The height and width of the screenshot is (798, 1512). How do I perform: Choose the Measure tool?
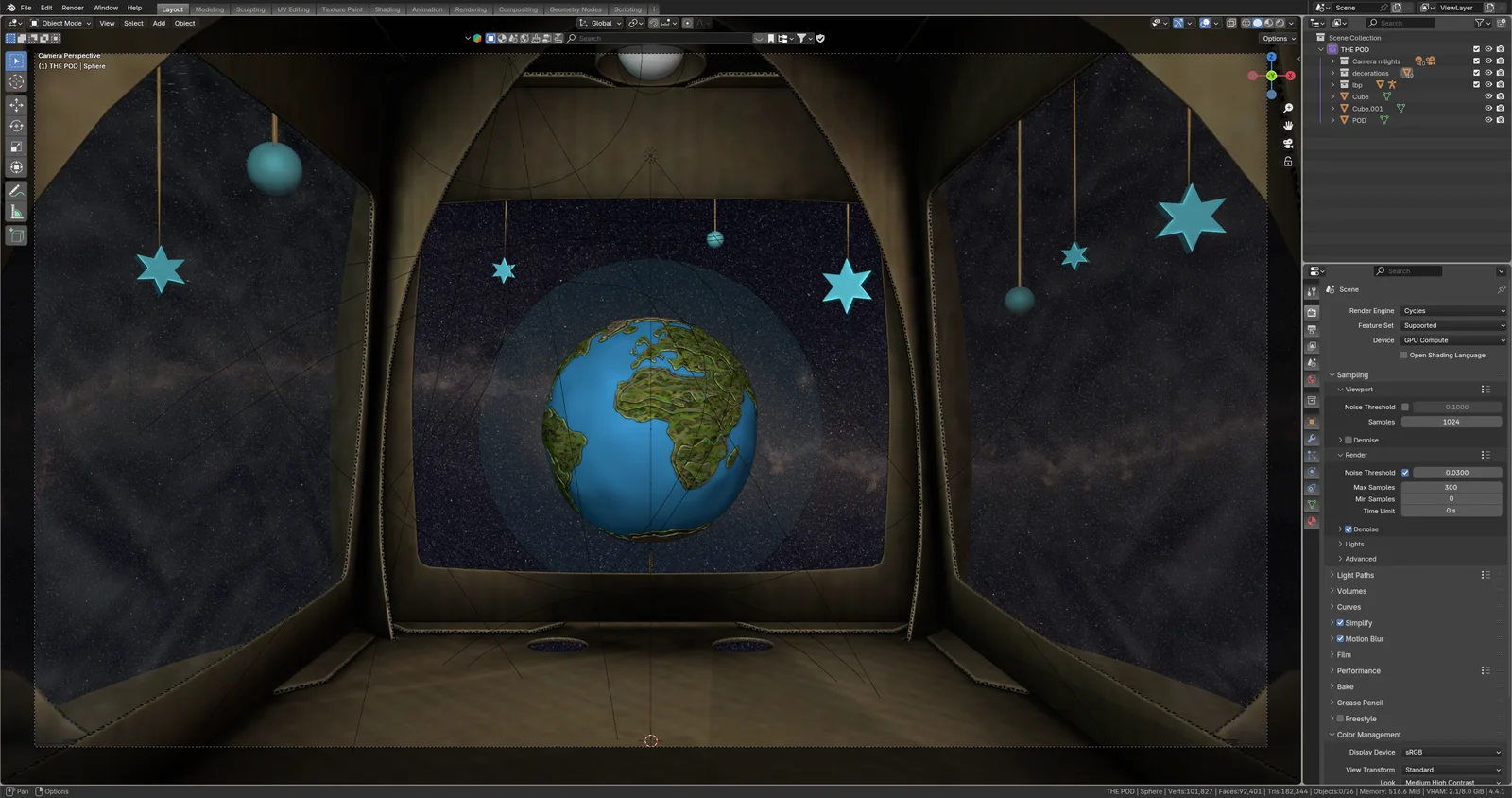tap(15, 211)
